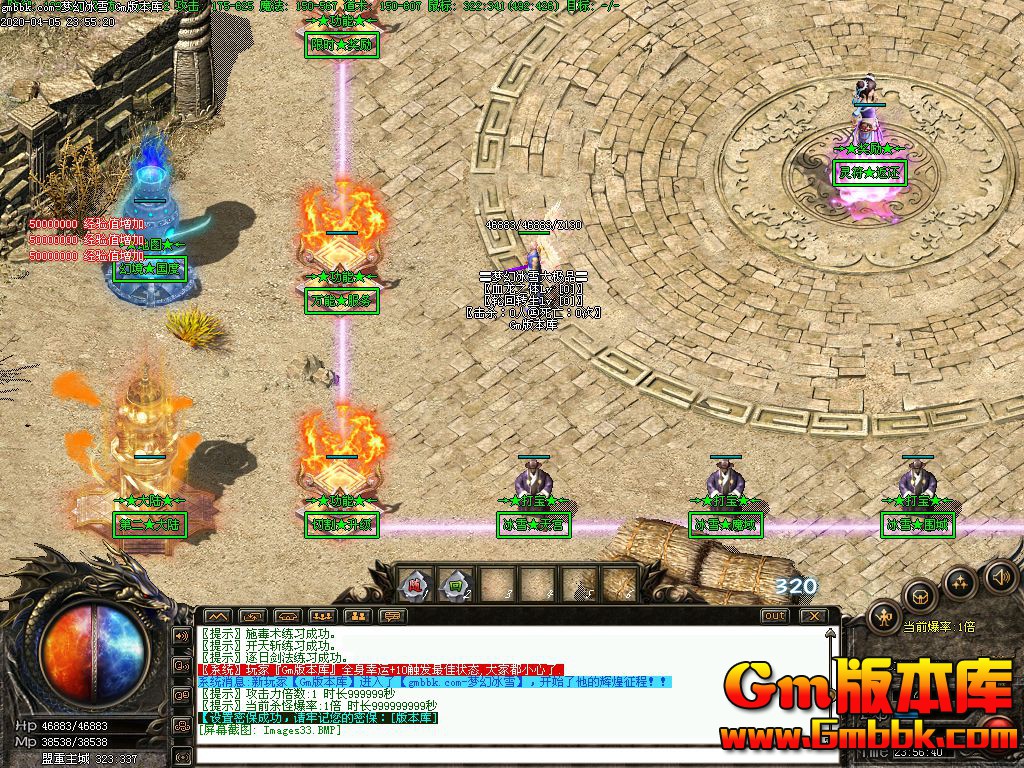
Task: Click the red system message in chat log
Action: [381, 669]
